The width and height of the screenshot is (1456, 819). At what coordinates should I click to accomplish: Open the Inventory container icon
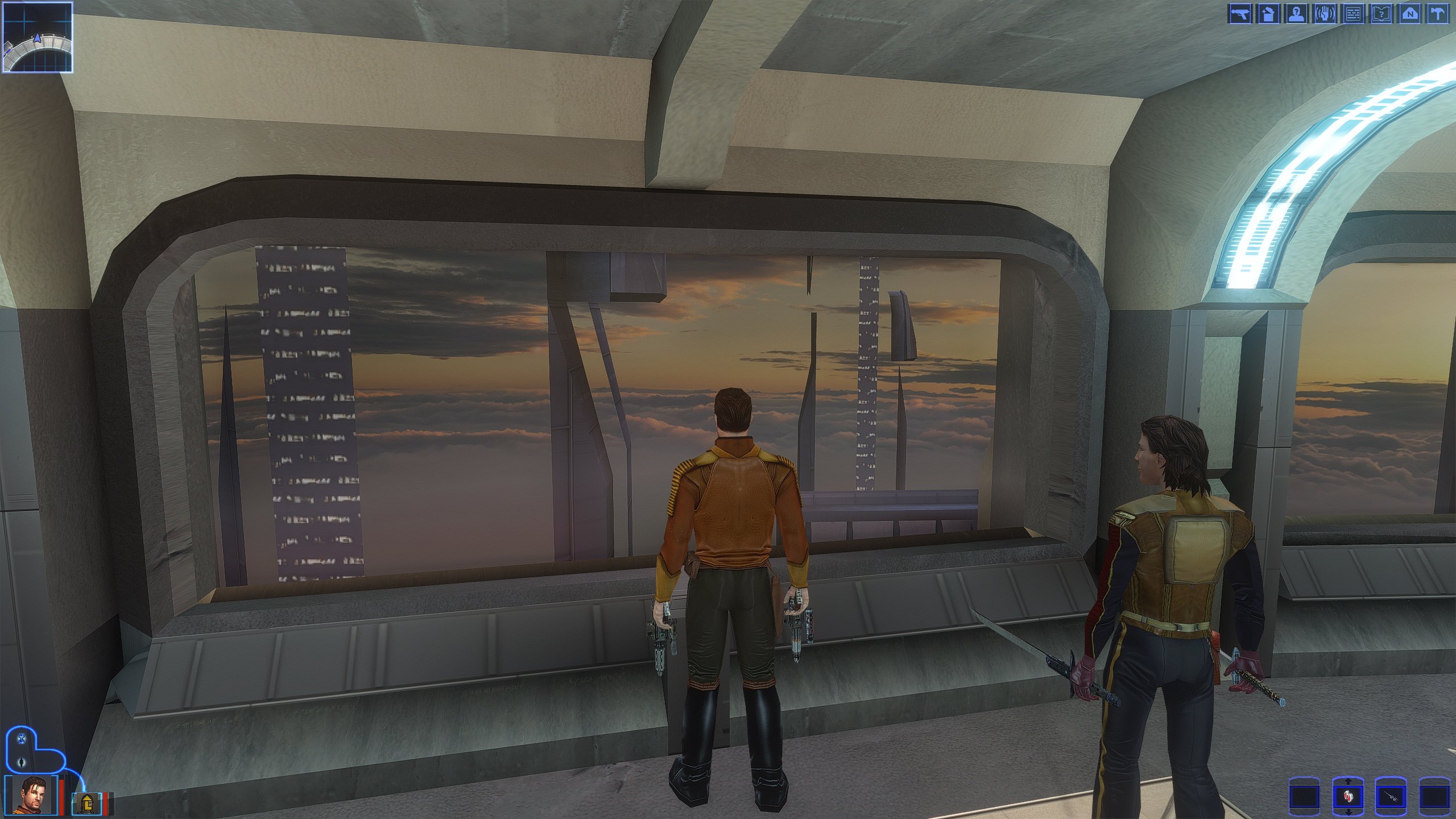click(1268, 14)
